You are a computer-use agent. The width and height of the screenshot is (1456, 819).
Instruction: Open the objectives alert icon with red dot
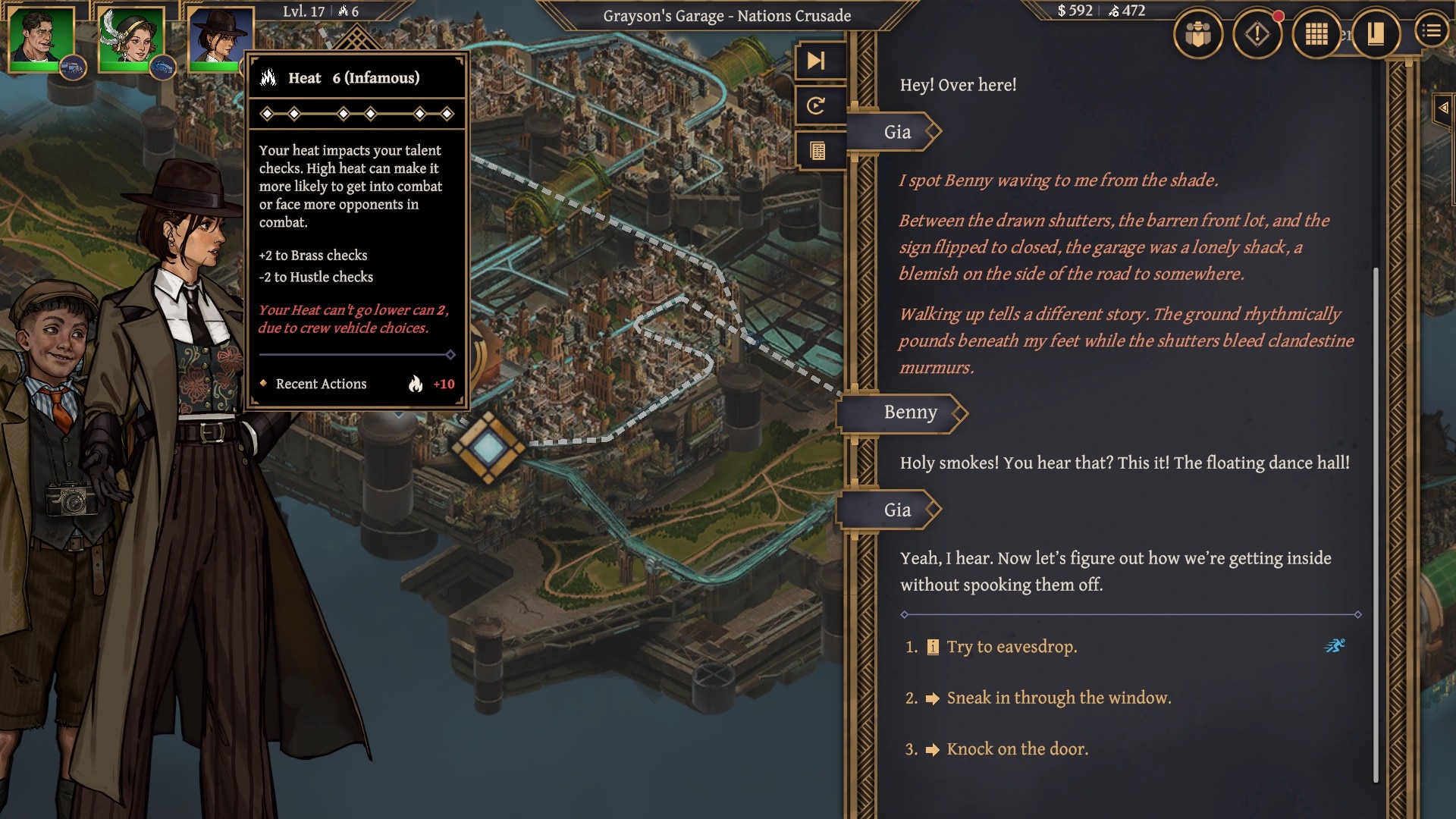pos(1257,34)
